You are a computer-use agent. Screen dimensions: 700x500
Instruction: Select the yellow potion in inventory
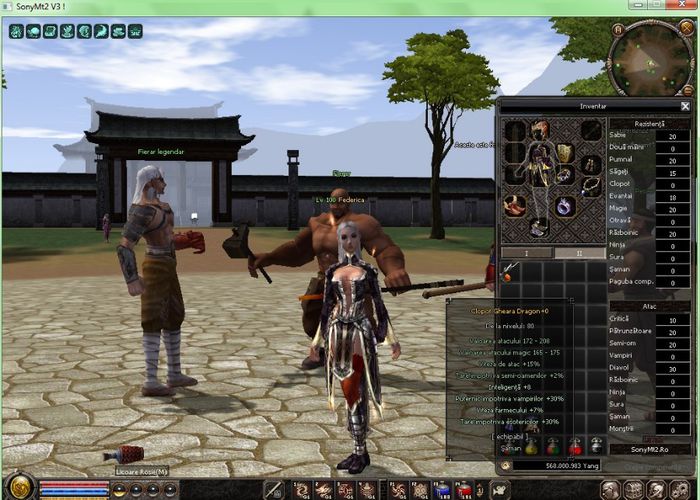[x=531, y=446]
